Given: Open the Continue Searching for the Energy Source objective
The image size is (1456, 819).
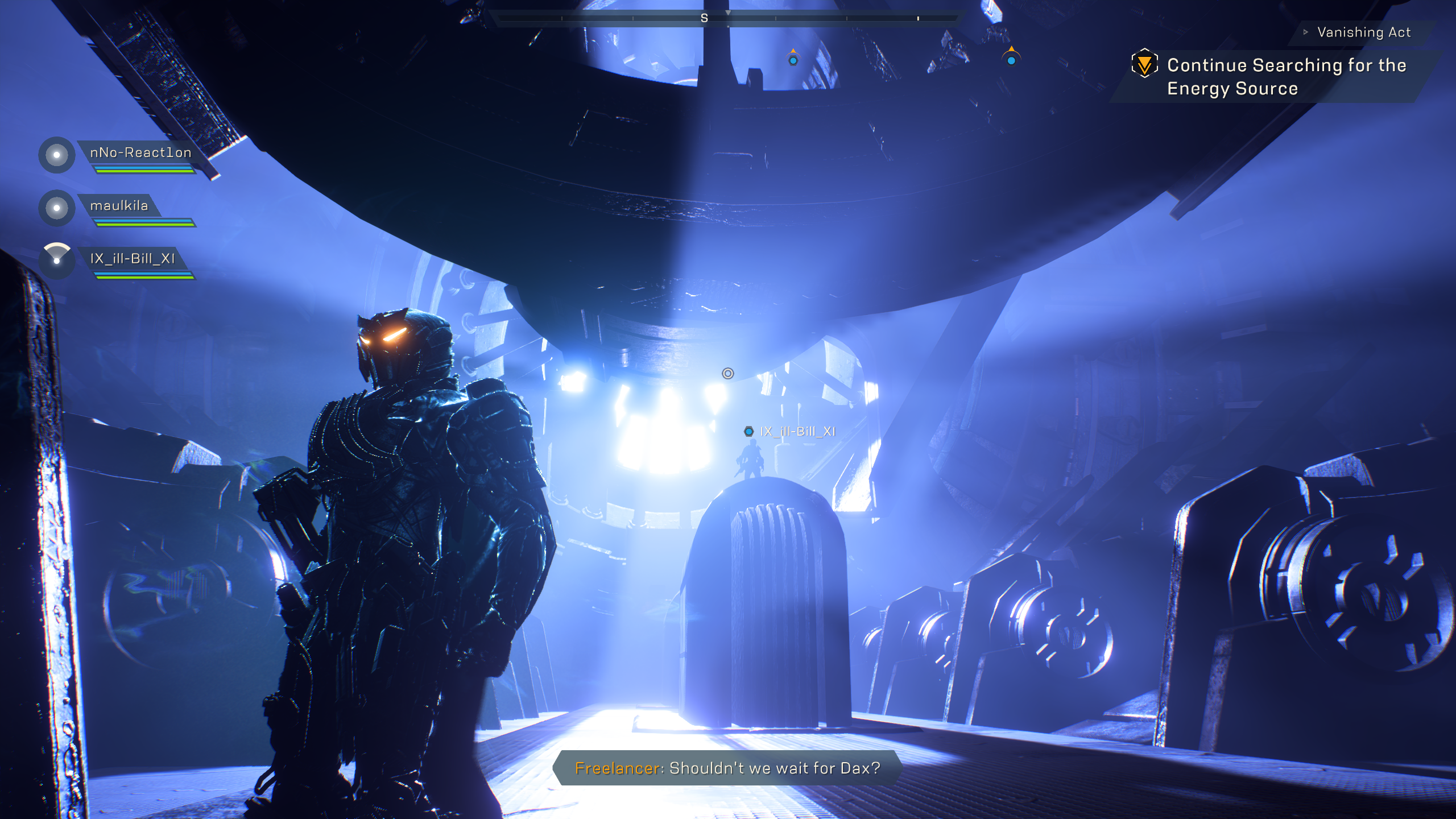Looking at the screenshot, I should [x=1286, y=77].
